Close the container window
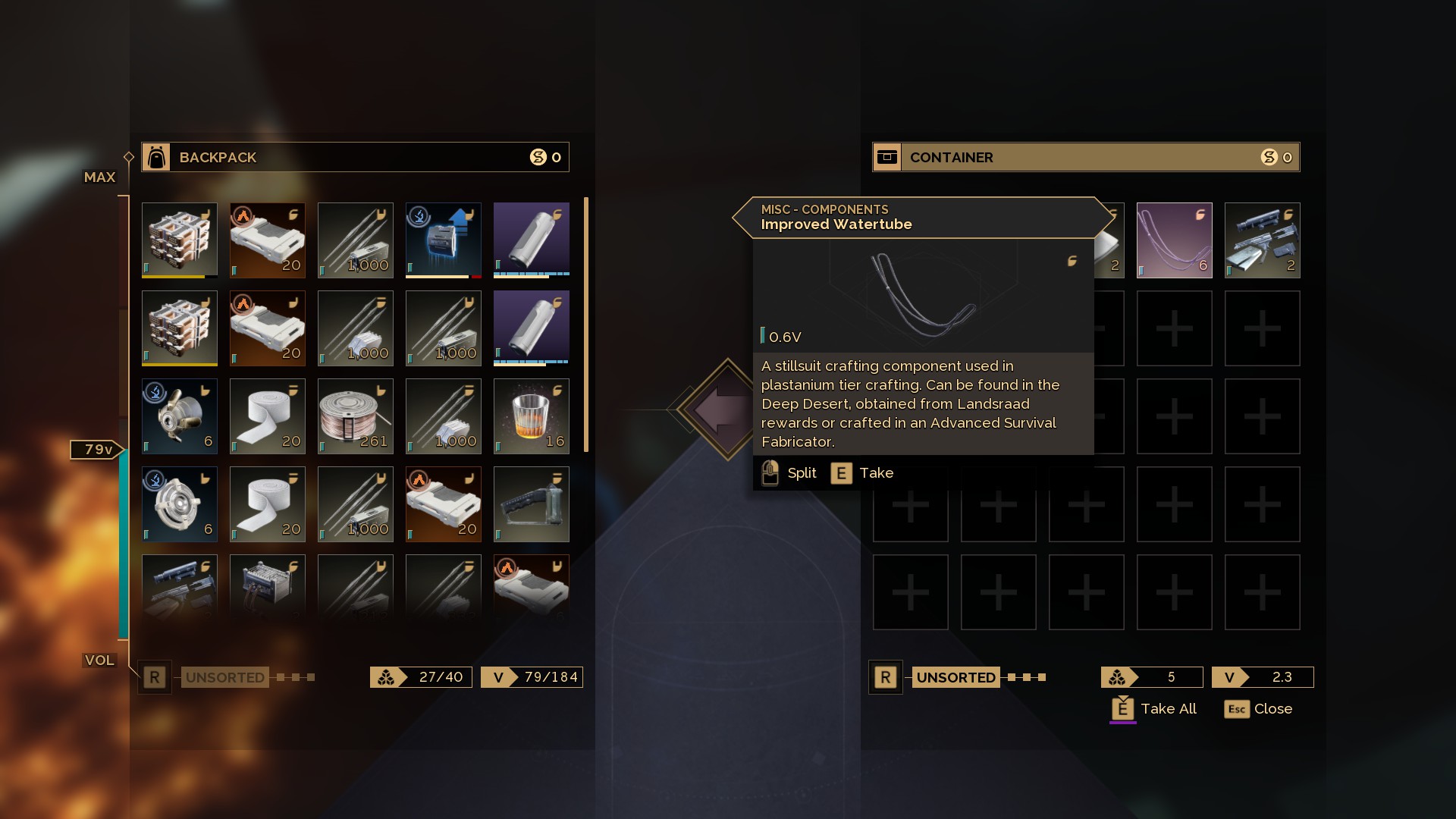 point(1258,709)
